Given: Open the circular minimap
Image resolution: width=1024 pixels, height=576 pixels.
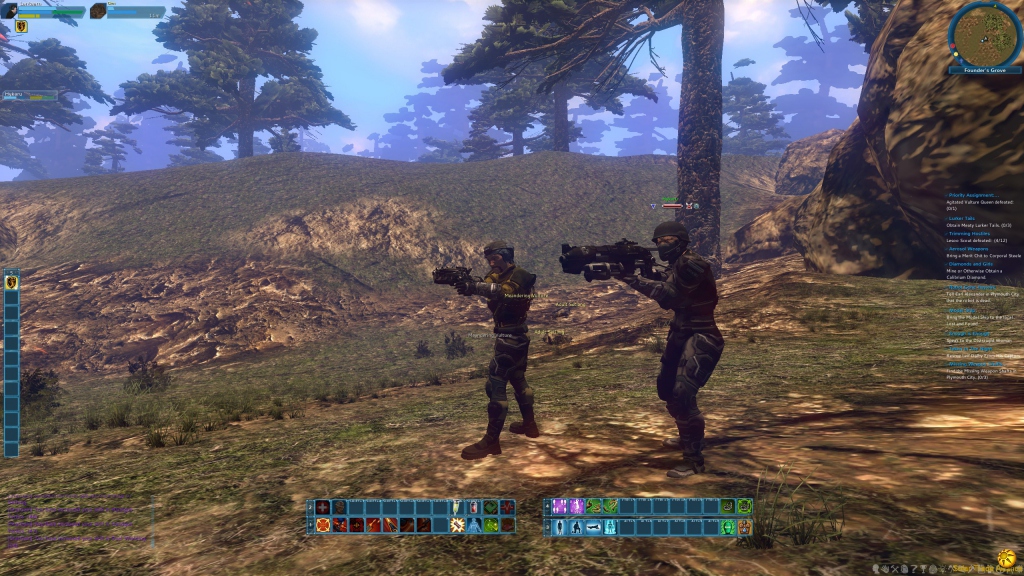Looking at the screenshot, I should [x=985, y=35].
